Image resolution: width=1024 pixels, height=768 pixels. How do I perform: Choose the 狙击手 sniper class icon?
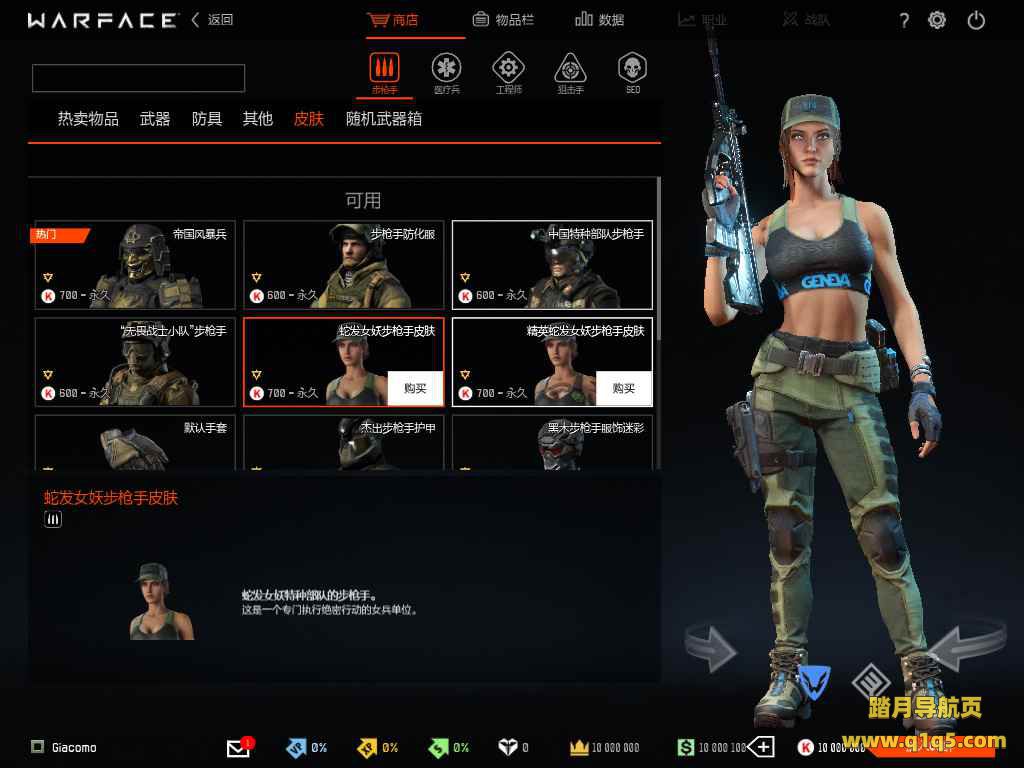click(570, 70)
